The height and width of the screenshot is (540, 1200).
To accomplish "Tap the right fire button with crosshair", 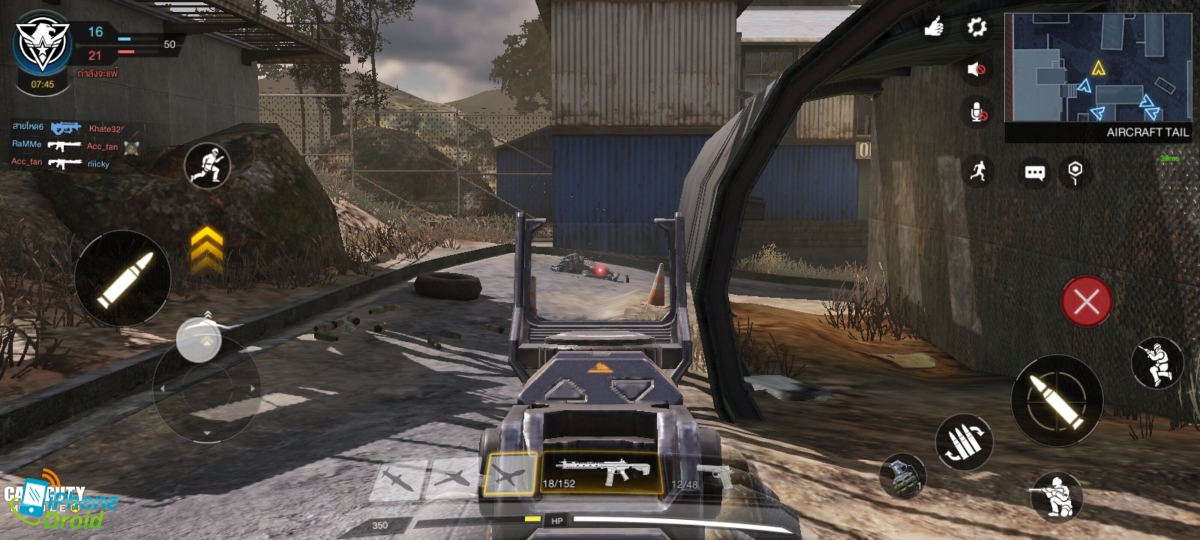I will coord(1057,400).
